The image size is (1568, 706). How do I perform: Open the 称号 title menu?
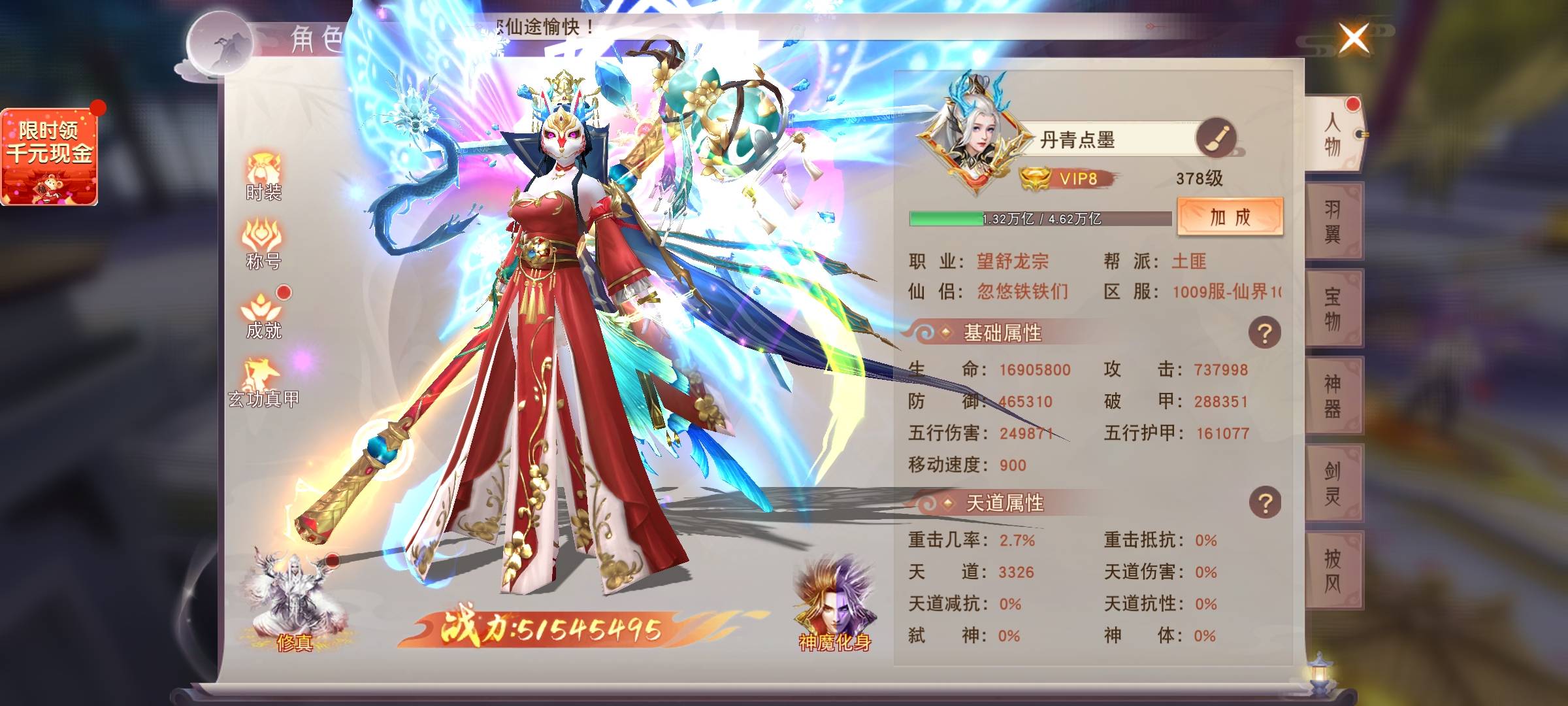(263, 244)
